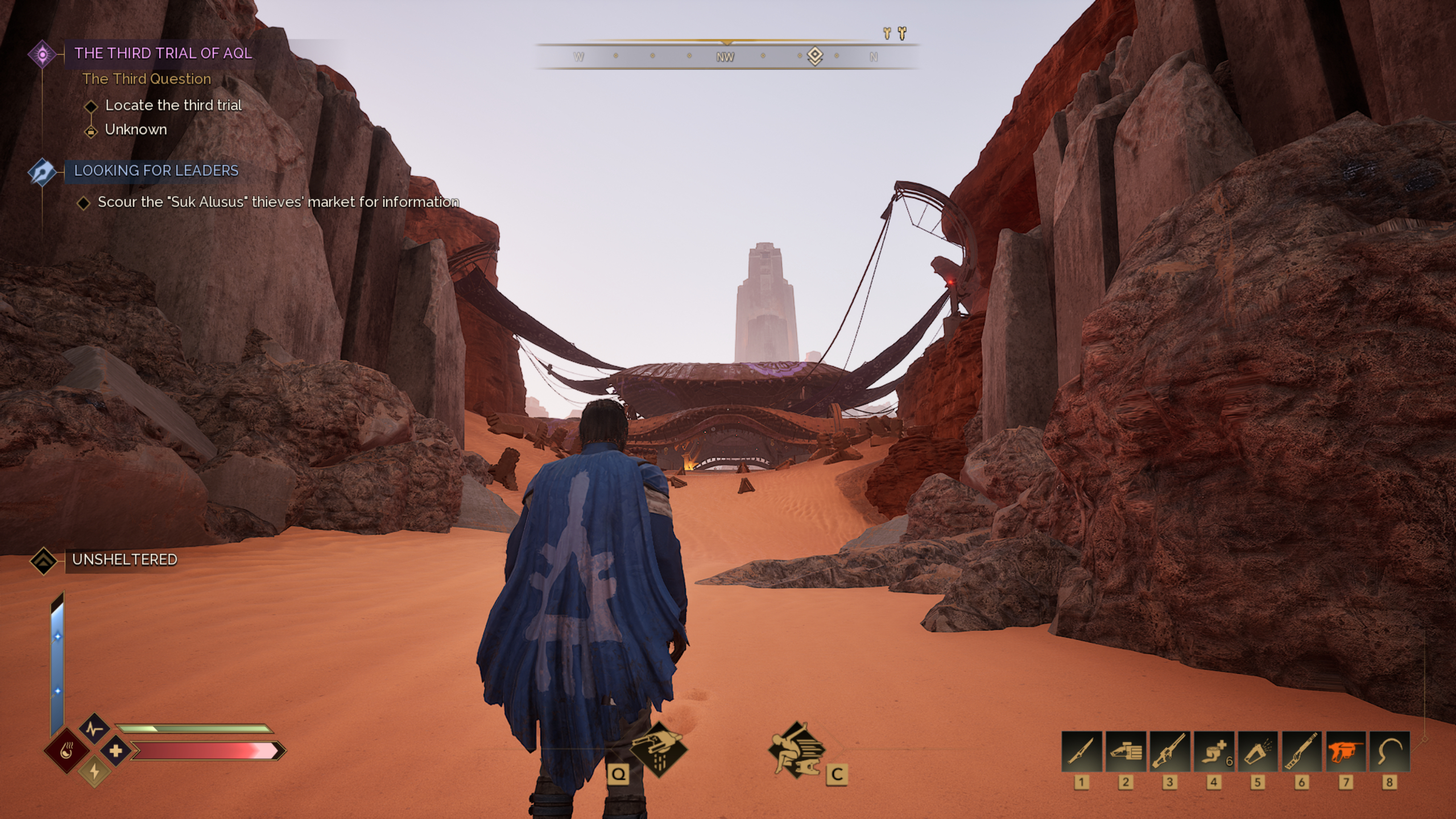The width and height of the screenshot is (1456, 819).
Task: Select the NW label on the compass
Action: coord(725,57)
